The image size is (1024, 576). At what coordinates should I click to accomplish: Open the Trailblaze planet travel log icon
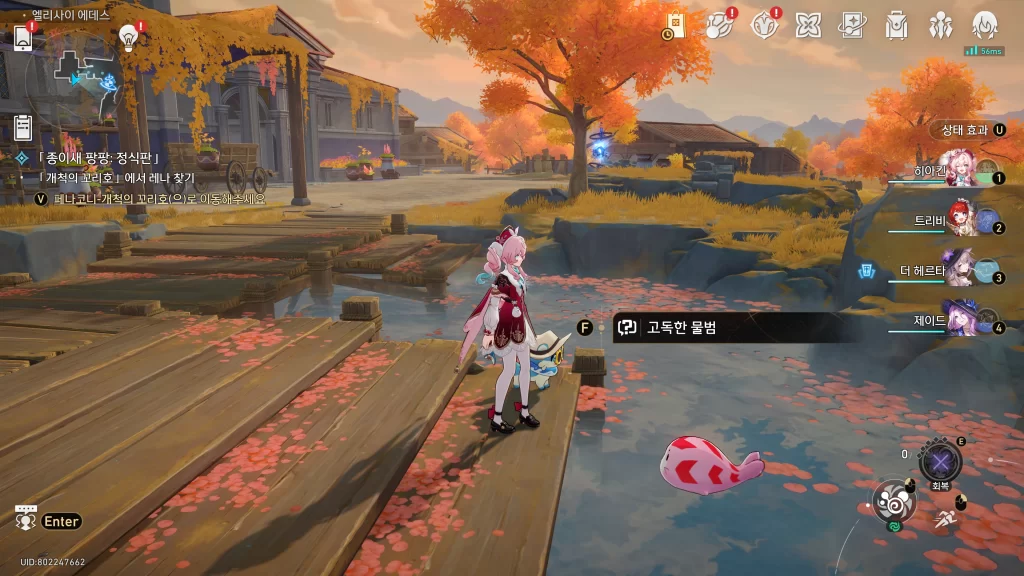pyautogui.click(x=719, y=26)
